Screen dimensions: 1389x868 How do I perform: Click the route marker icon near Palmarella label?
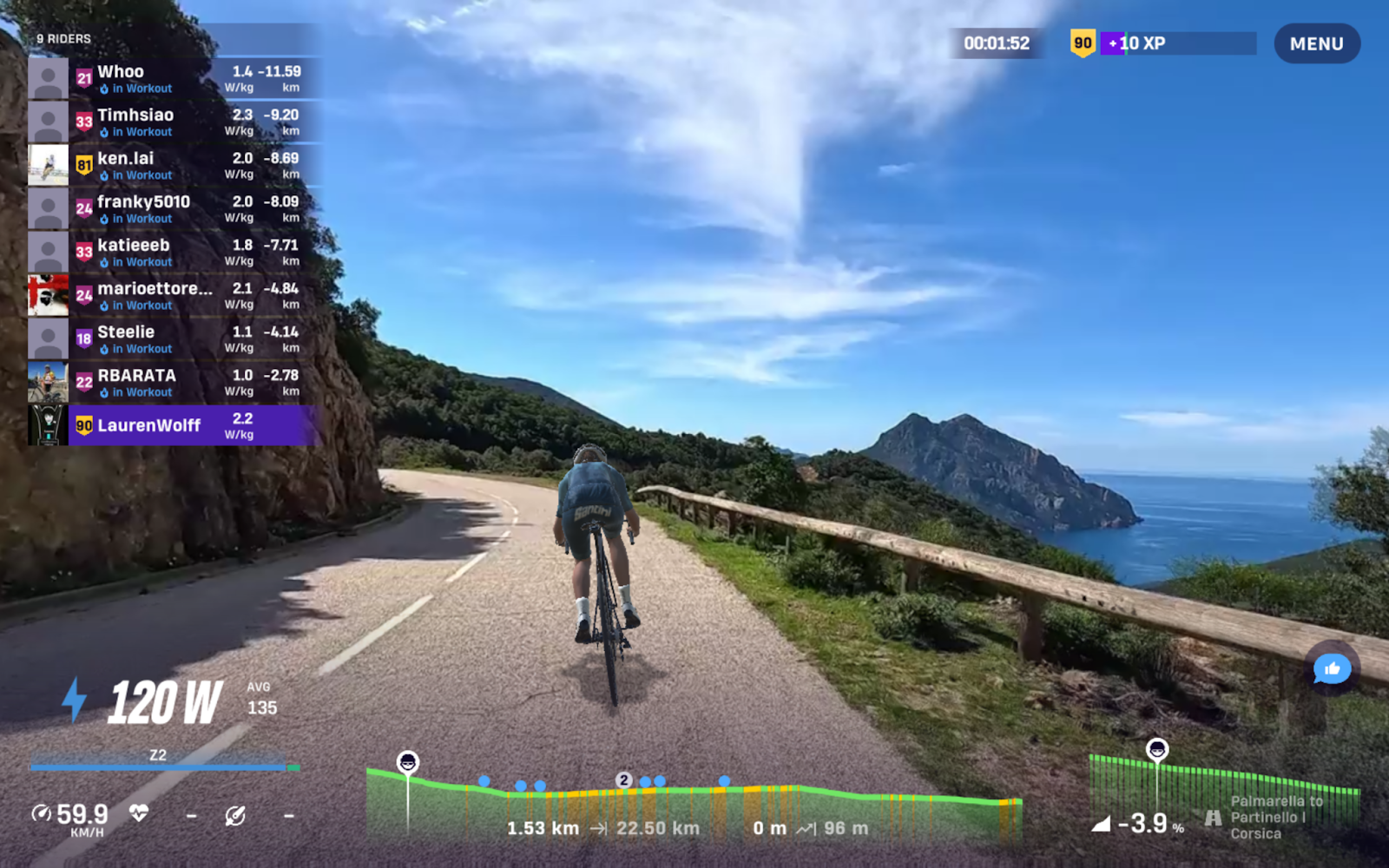tap(1214, 816)
